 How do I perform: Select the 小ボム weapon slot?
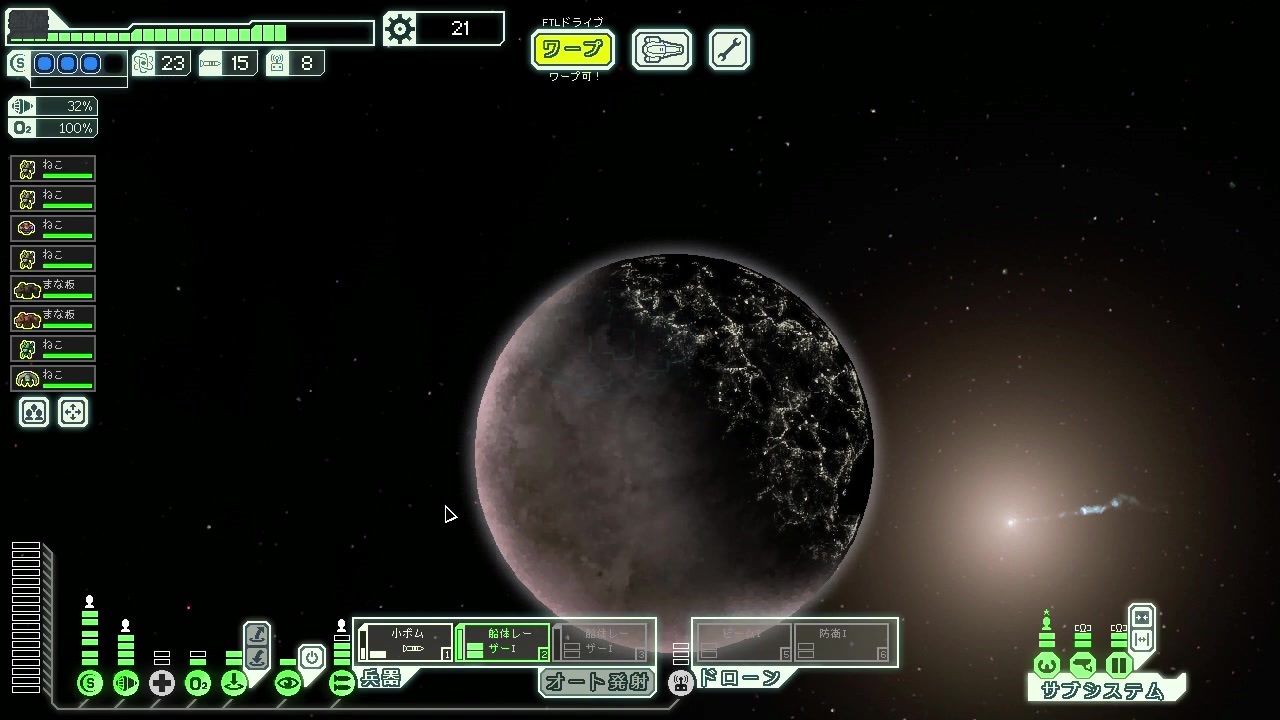coord(406,642)
